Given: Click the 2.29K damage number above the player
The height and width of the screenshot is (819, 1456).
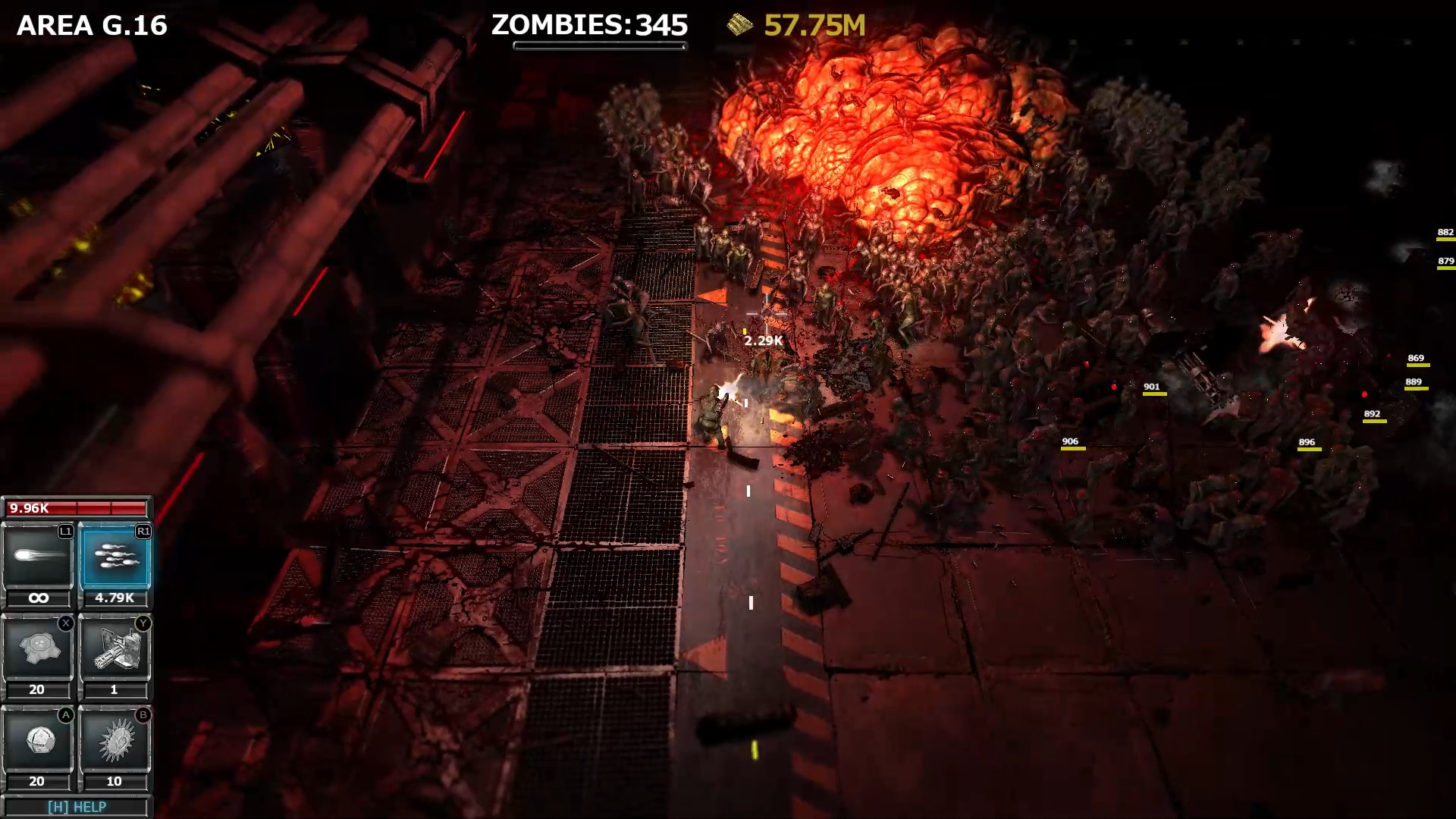Looking at the screenshot, I should (x=762, y=341).
